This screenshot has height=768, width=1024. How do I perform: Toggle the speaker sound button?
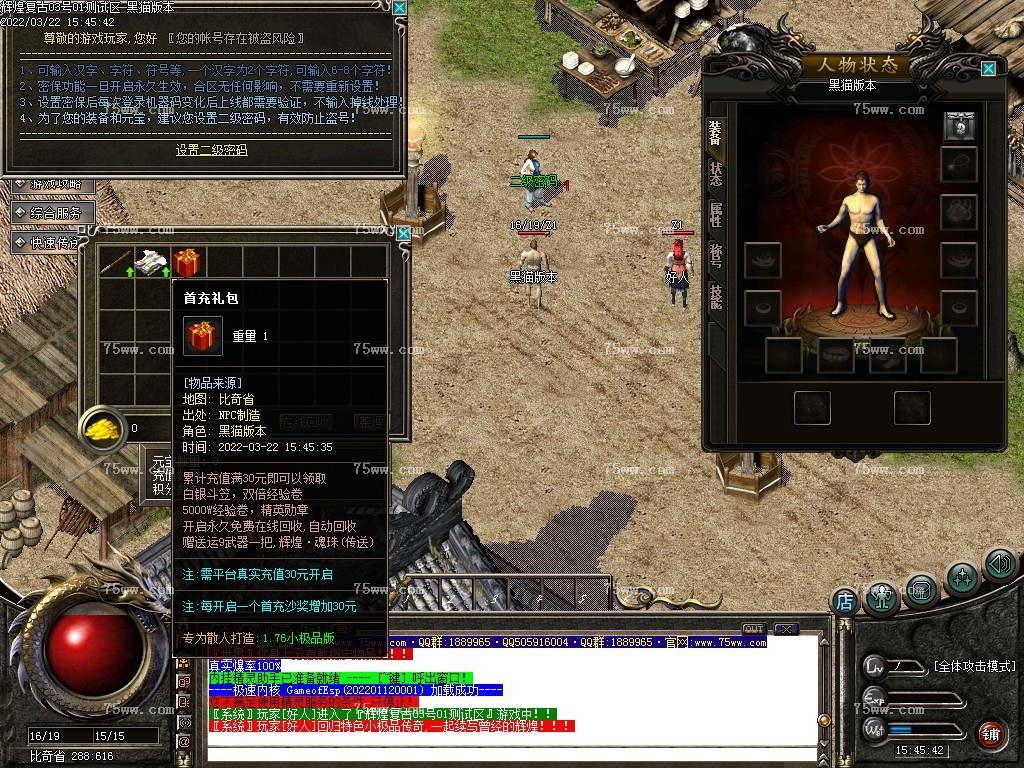(999, 564)
